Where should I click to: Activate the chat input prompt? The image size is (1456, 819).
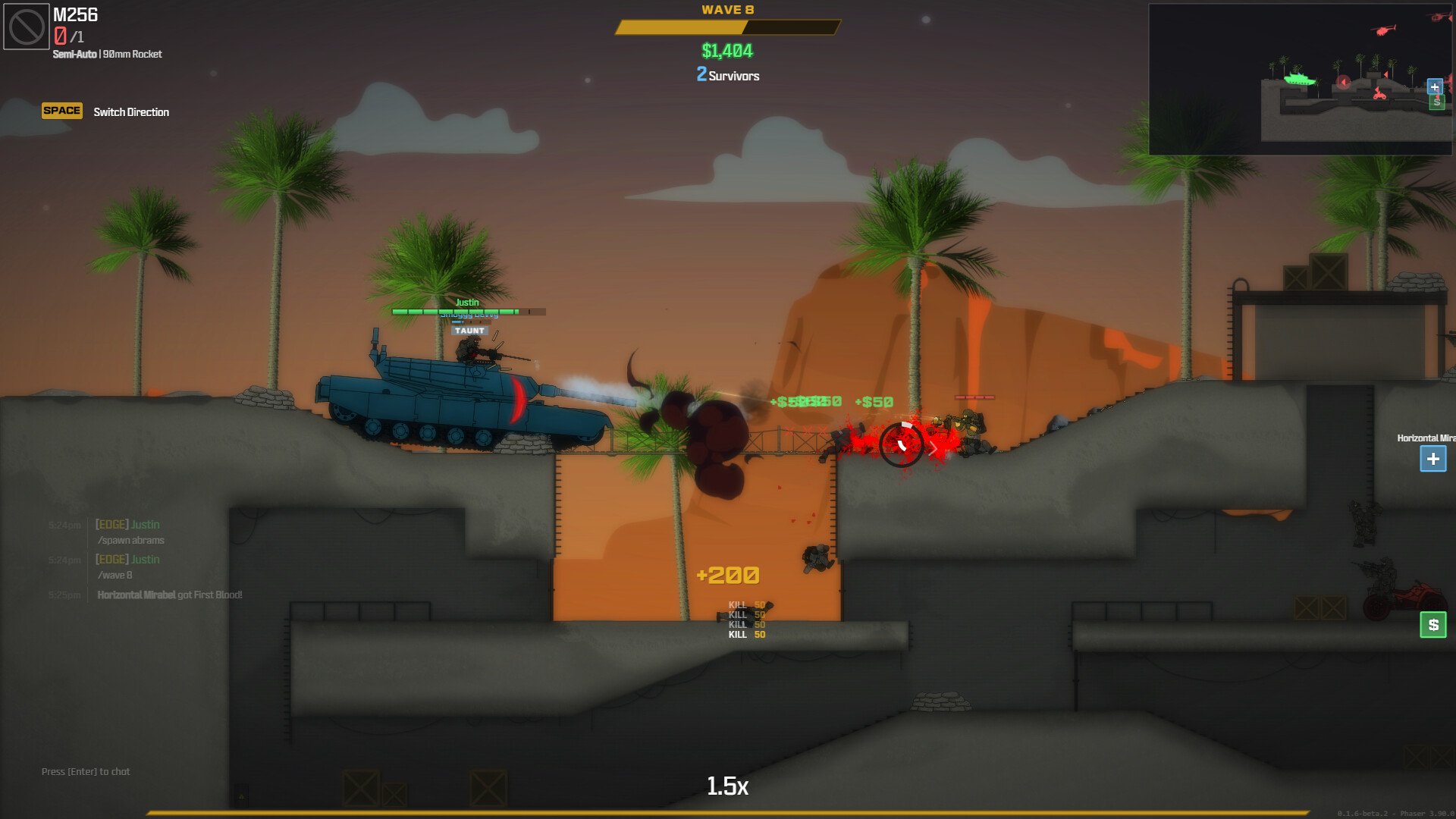click(x=86, y=771)
